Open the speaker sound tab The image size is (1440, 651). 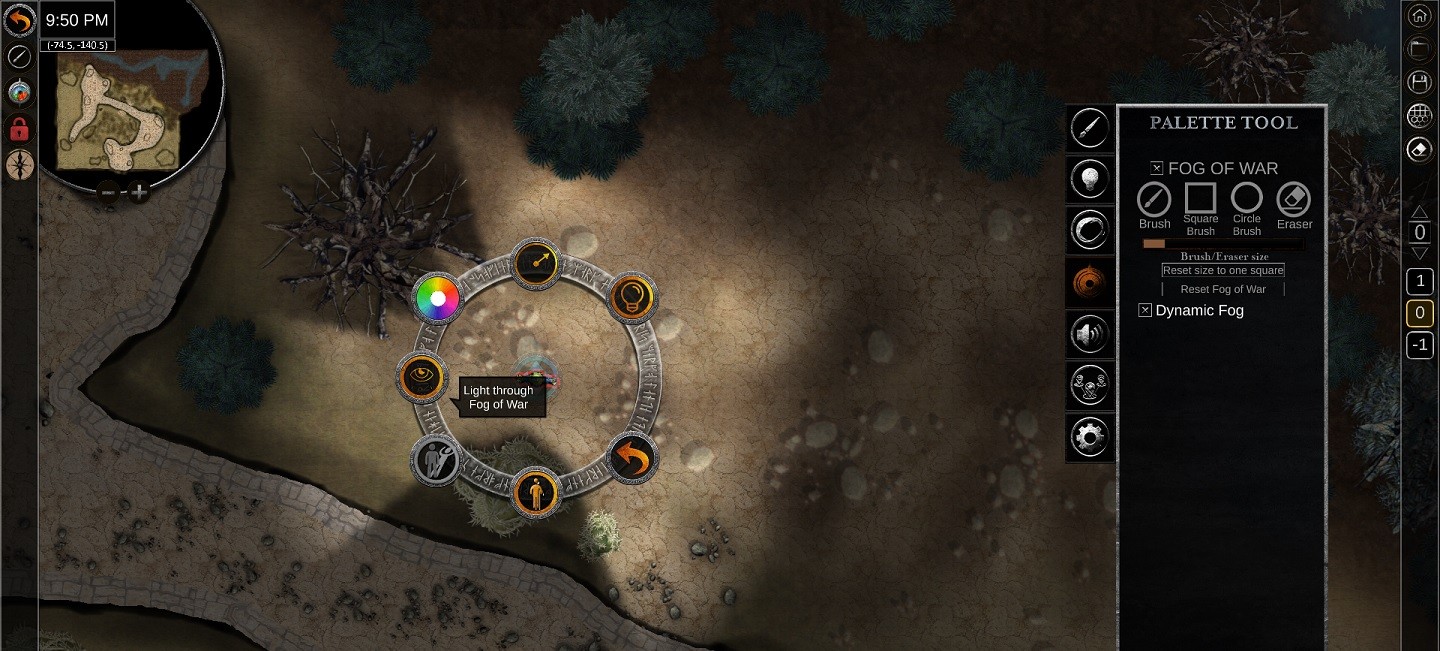click(x=1090, y=334)
